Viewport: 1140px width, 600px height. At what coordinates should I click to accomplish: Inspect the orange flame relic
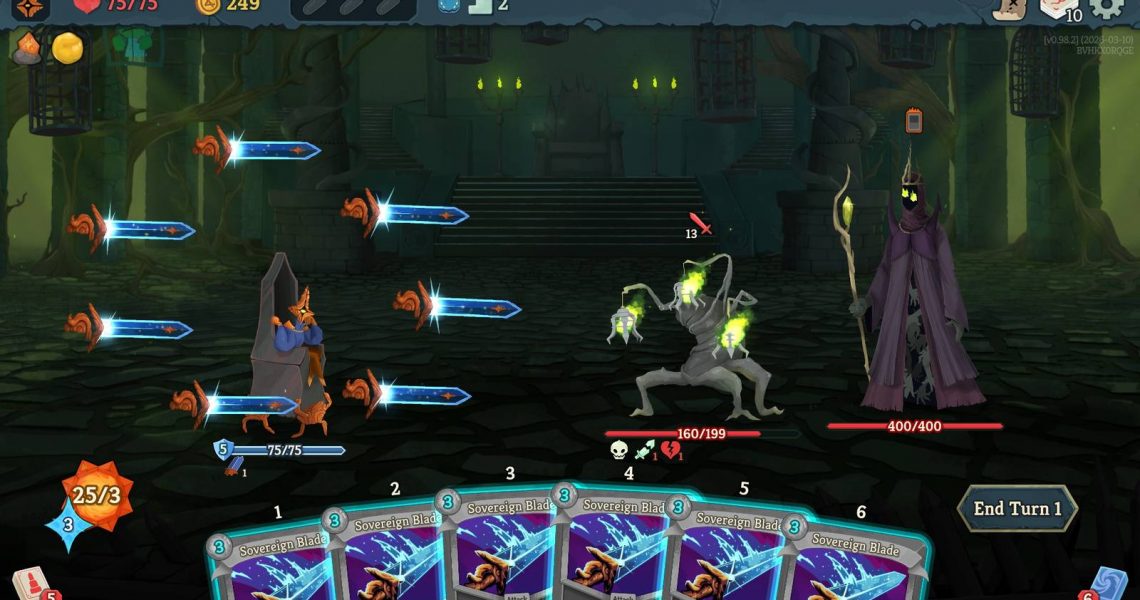pyautogui.click(x=27, y=48)
